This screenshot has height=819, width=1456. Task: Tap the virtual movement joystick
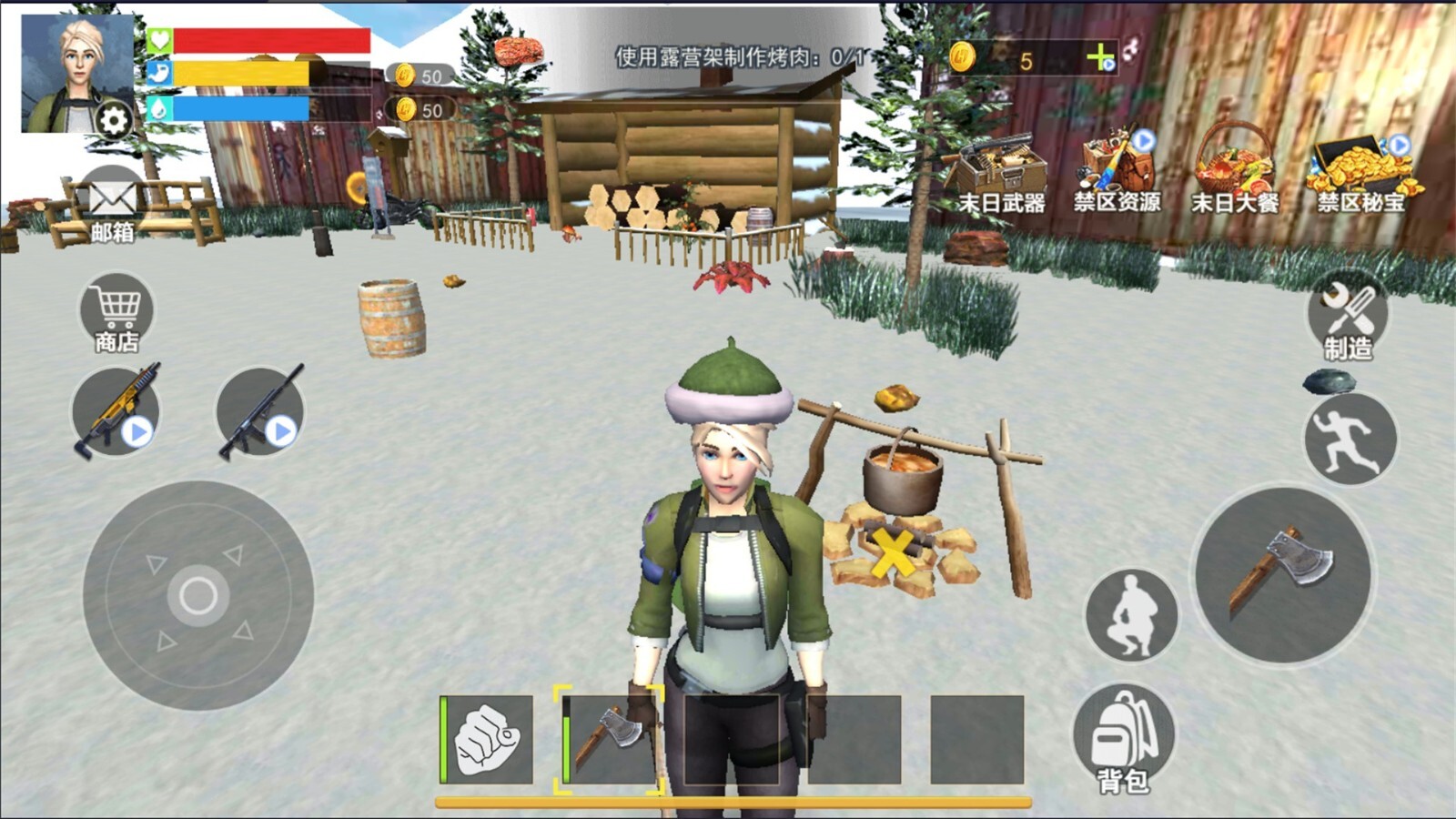tap(198, 596)
